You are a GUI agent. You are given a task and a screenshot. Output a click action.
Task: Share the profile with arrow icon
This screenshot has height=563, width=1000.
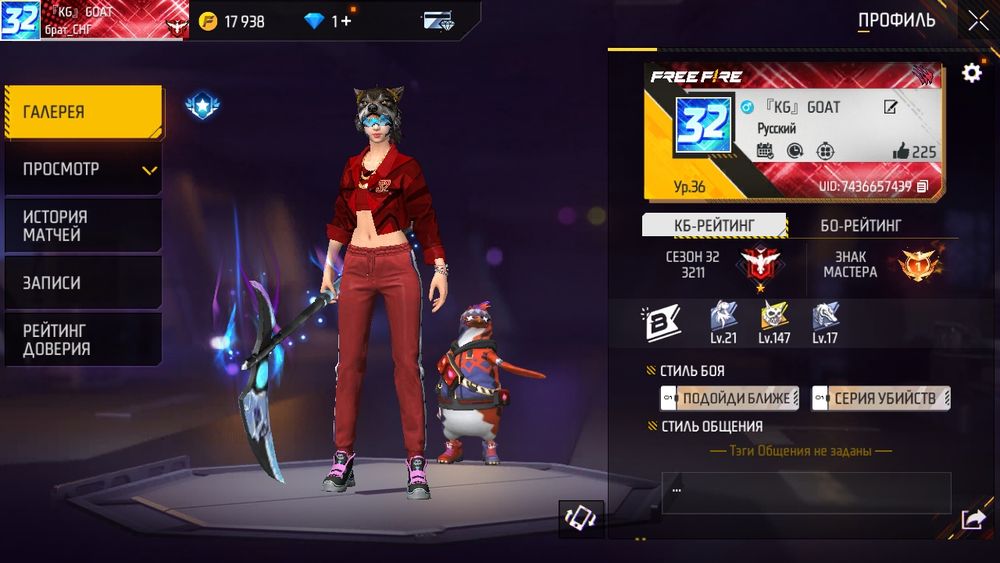972,519
